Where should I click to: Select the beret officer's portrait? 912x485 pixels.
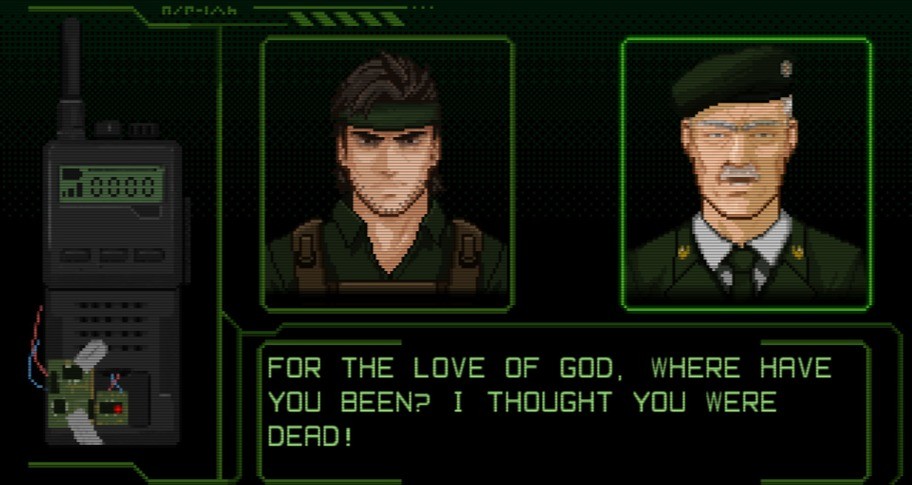(x=745, y=173)
